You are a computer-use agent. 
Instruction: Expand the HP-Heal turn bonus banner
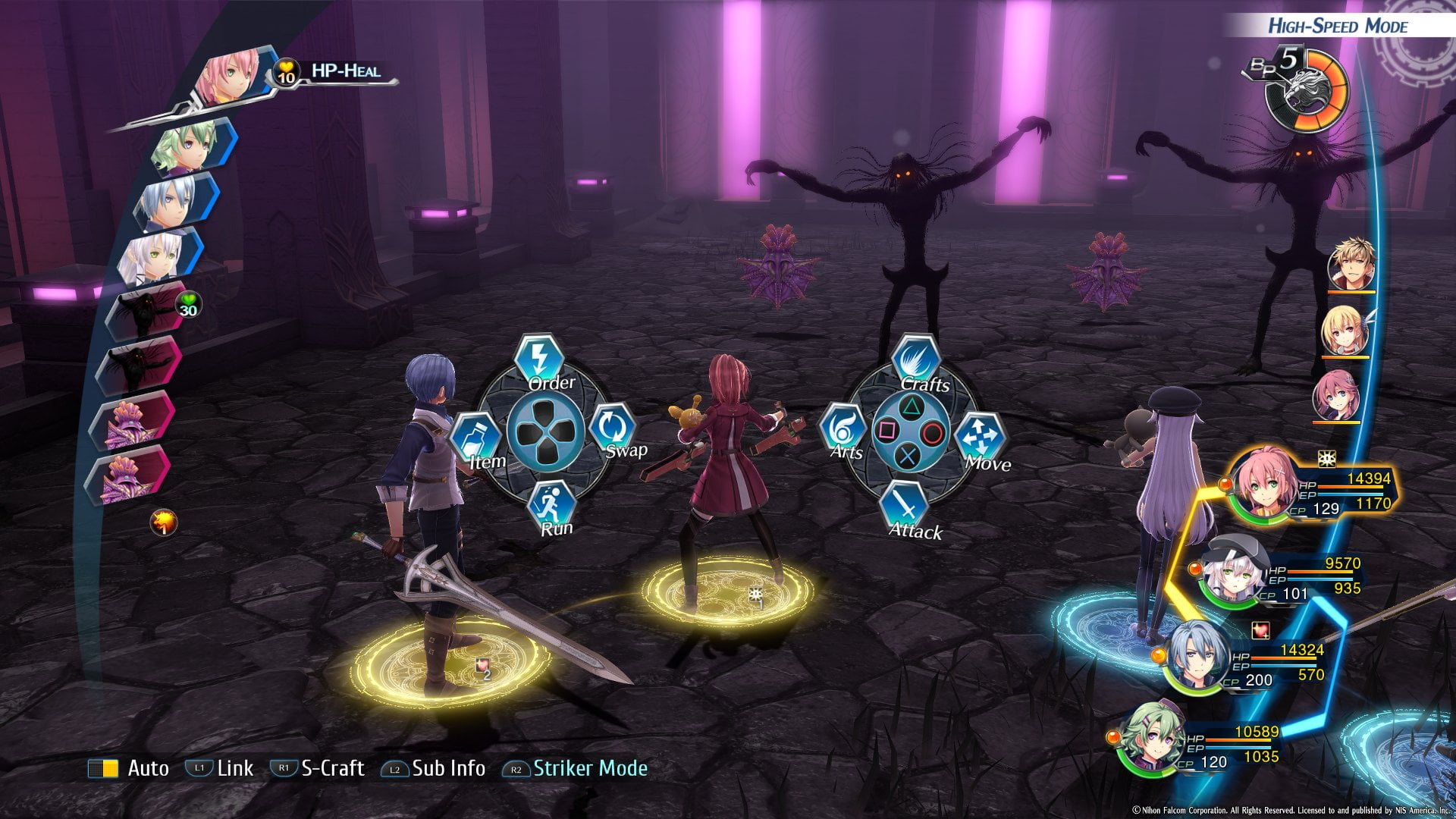coord(345,72)
